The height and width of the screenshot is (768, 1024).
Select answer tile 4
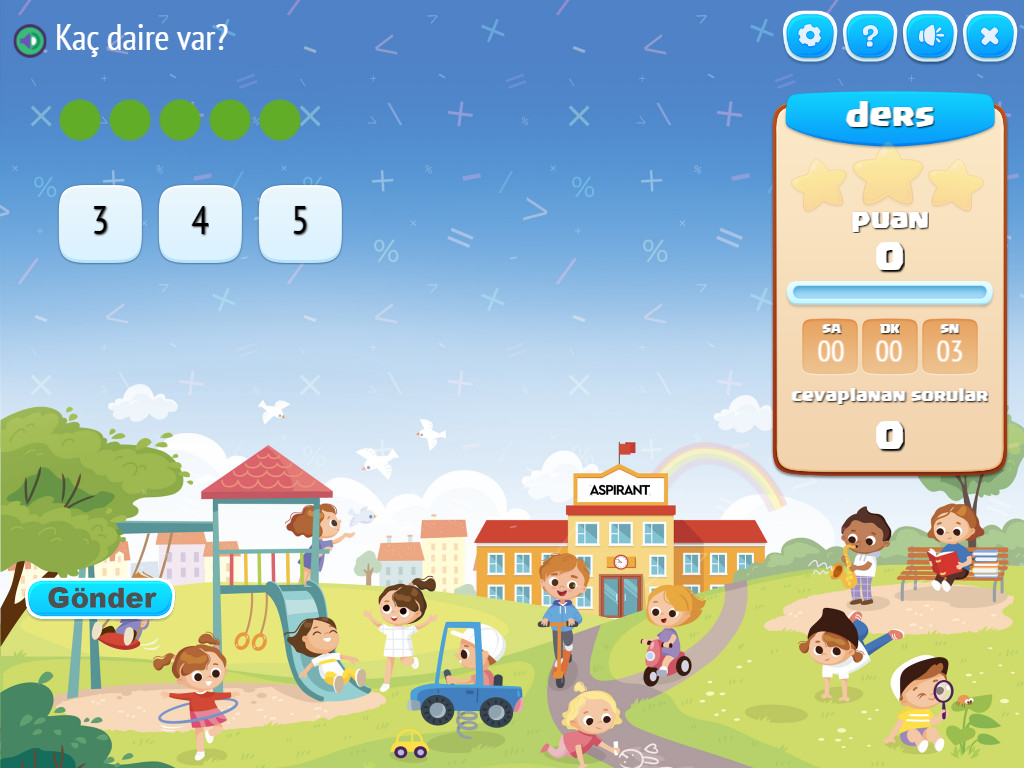pos(200,222)
